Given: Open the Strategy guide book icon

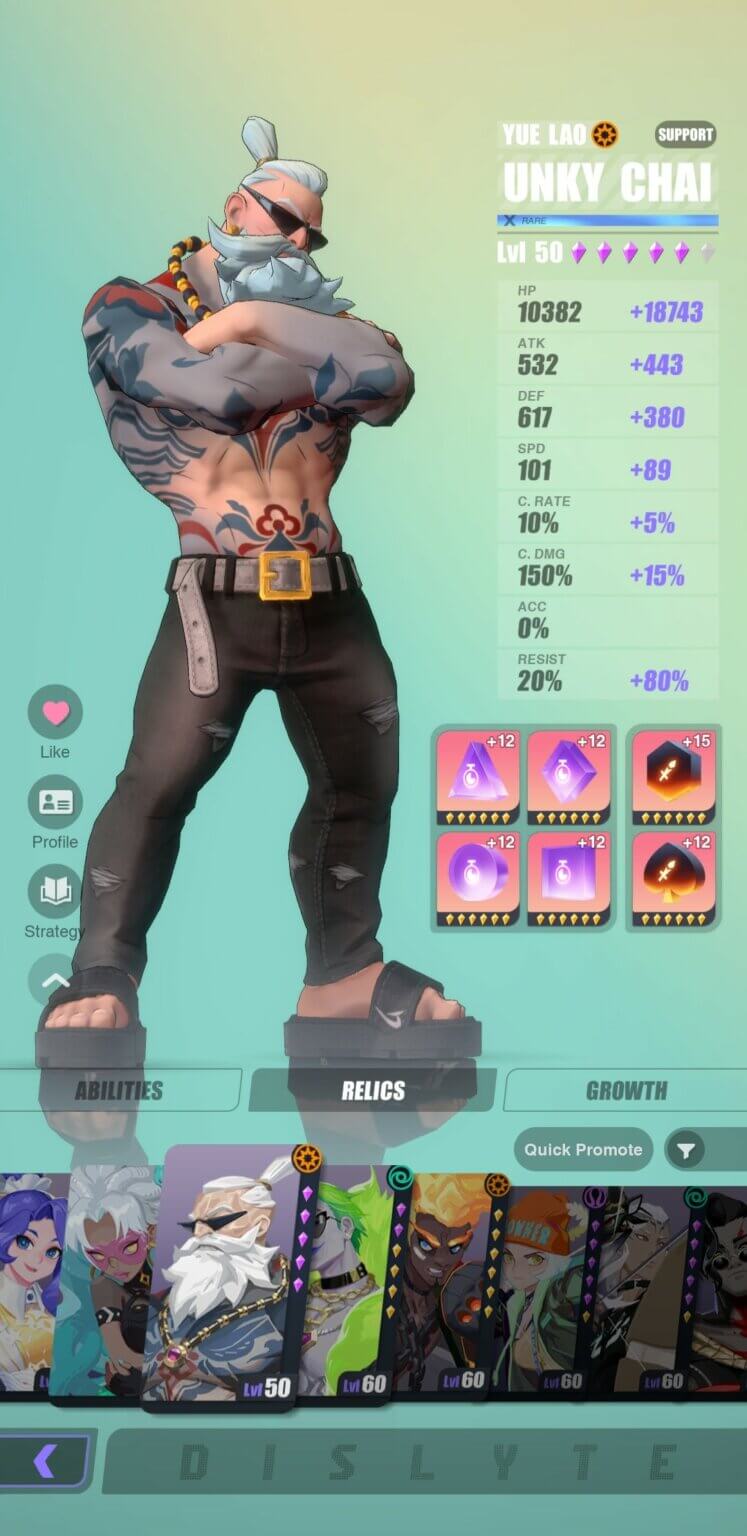Looking at the screenshot, I should tap(55, 892).
